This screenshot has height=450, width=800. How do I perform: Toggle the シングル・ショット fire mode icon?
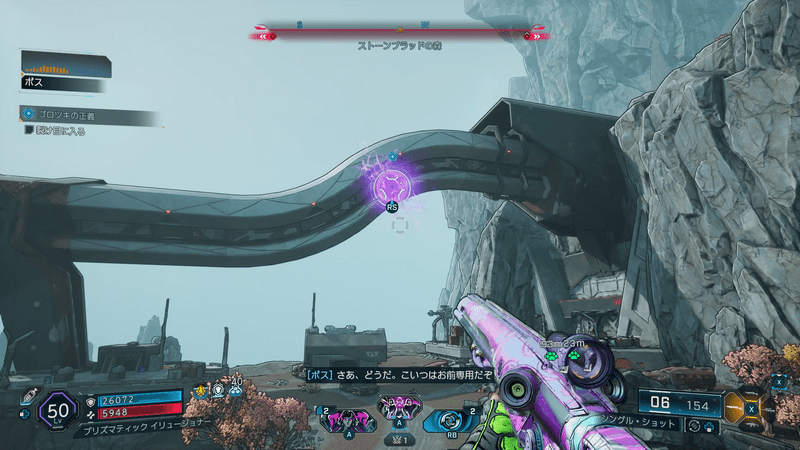[694, 426]
